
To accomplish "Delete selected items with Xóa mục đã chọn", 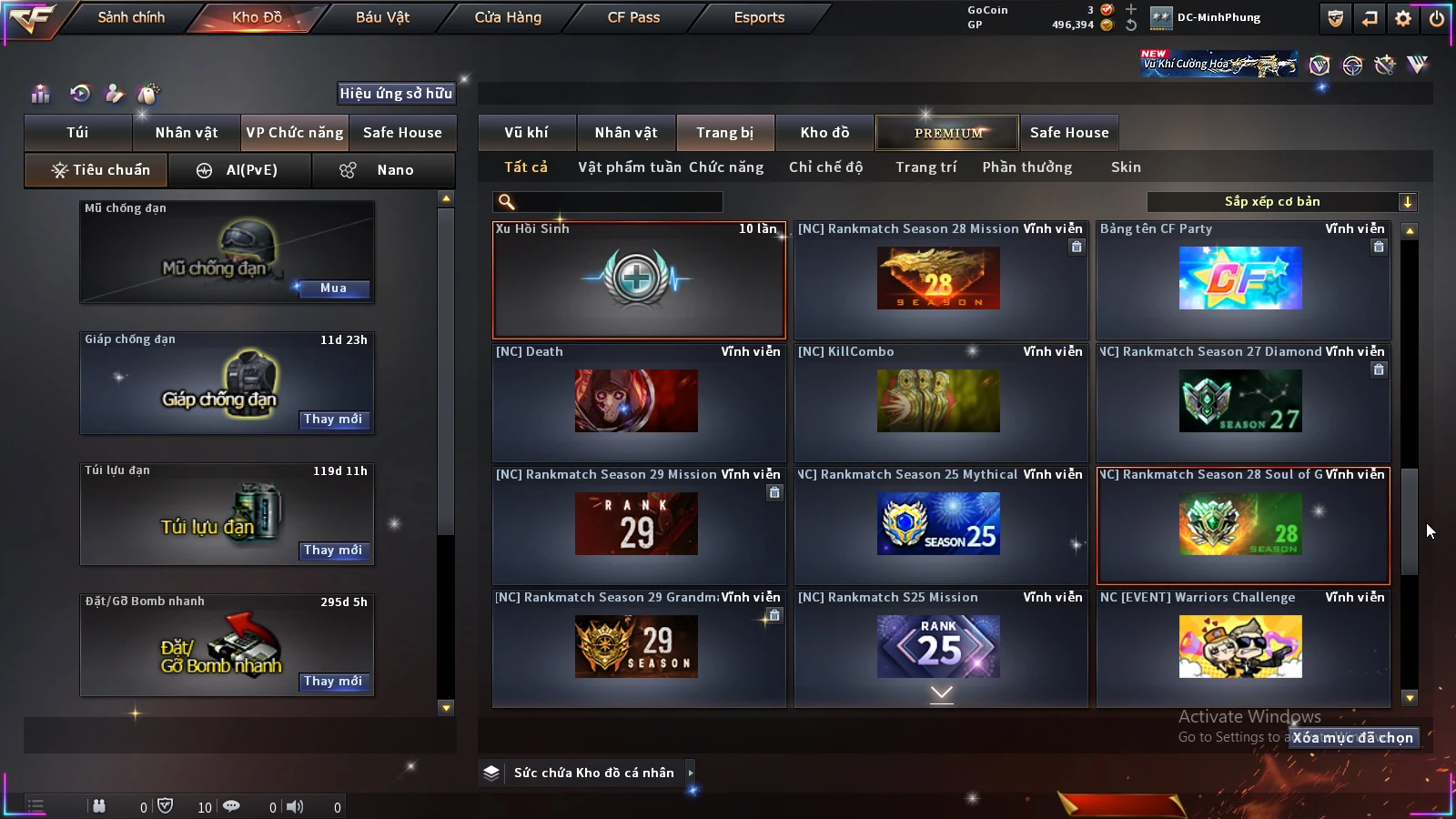I will (1353, 738).
